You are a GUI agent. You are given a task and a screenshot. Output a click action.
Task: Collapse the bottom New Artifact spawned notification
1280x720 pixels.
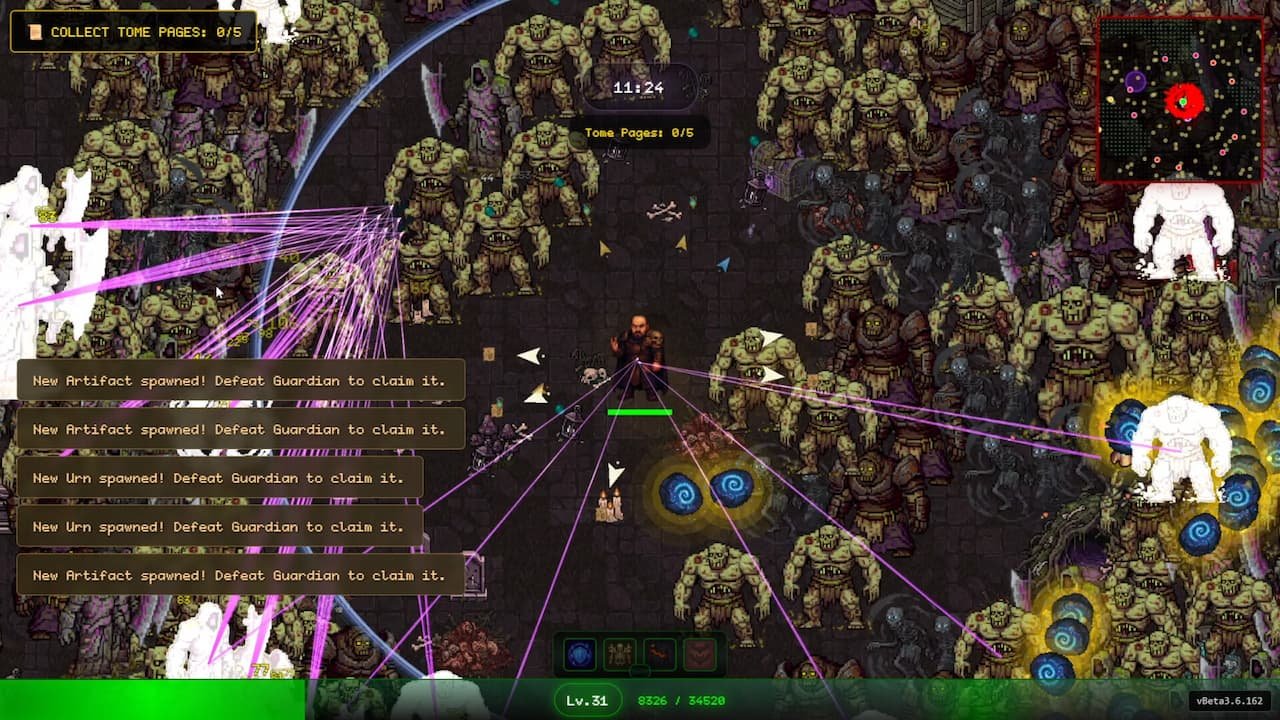[239, 575]
